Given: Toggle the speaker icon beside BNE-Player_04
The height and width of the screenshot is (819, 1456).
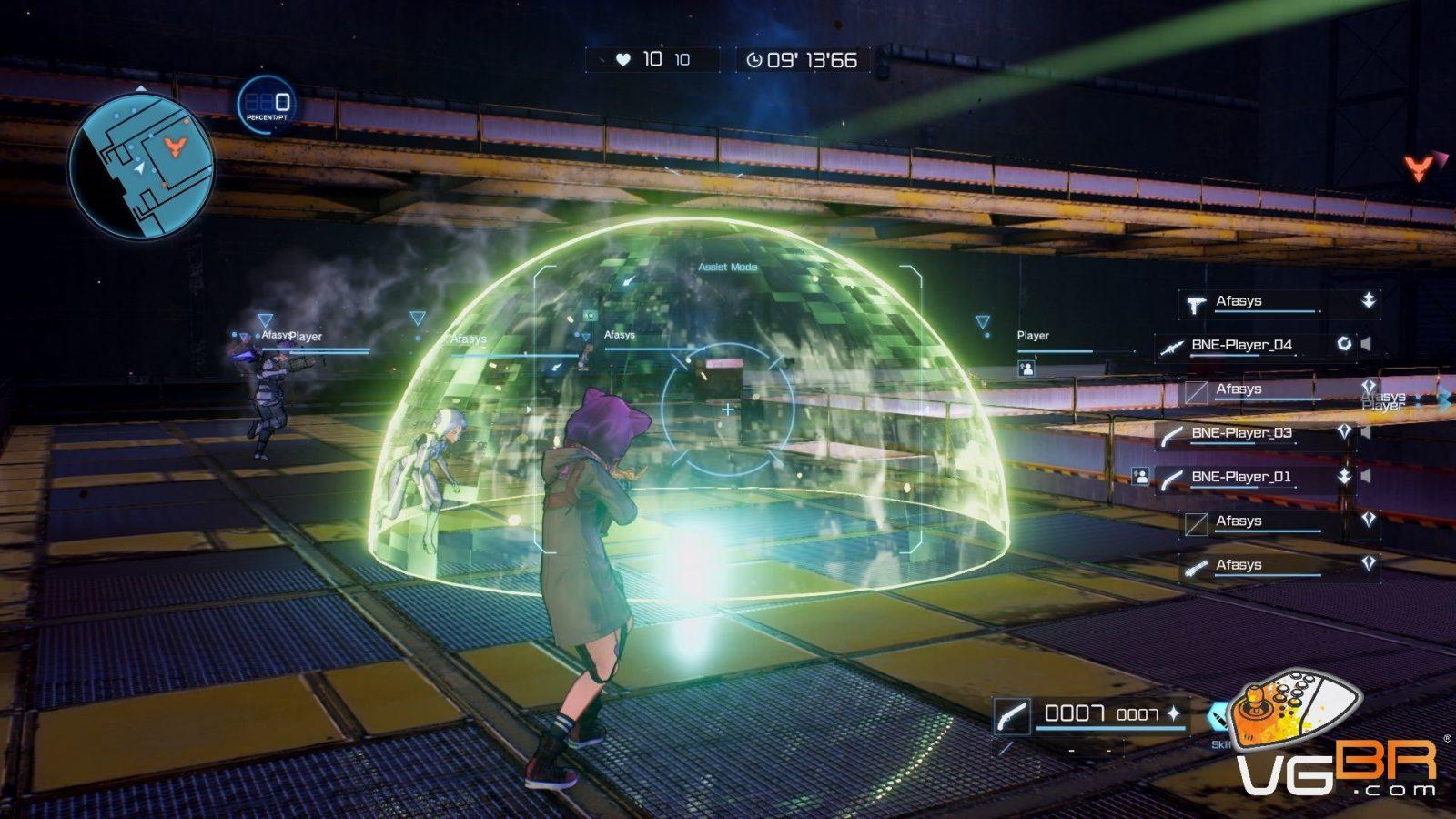Looking at the screenshot, I should 1366,344.
